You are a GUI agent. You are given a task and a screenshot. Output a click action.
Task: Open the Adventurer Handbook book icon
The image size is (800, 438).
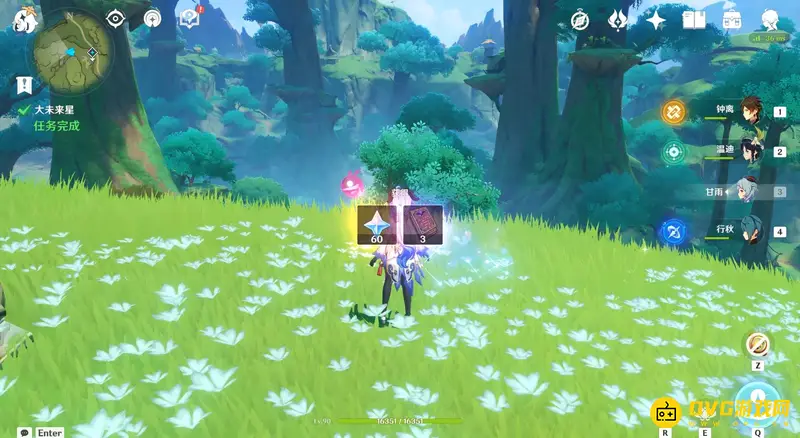click(x=694, y=20)
